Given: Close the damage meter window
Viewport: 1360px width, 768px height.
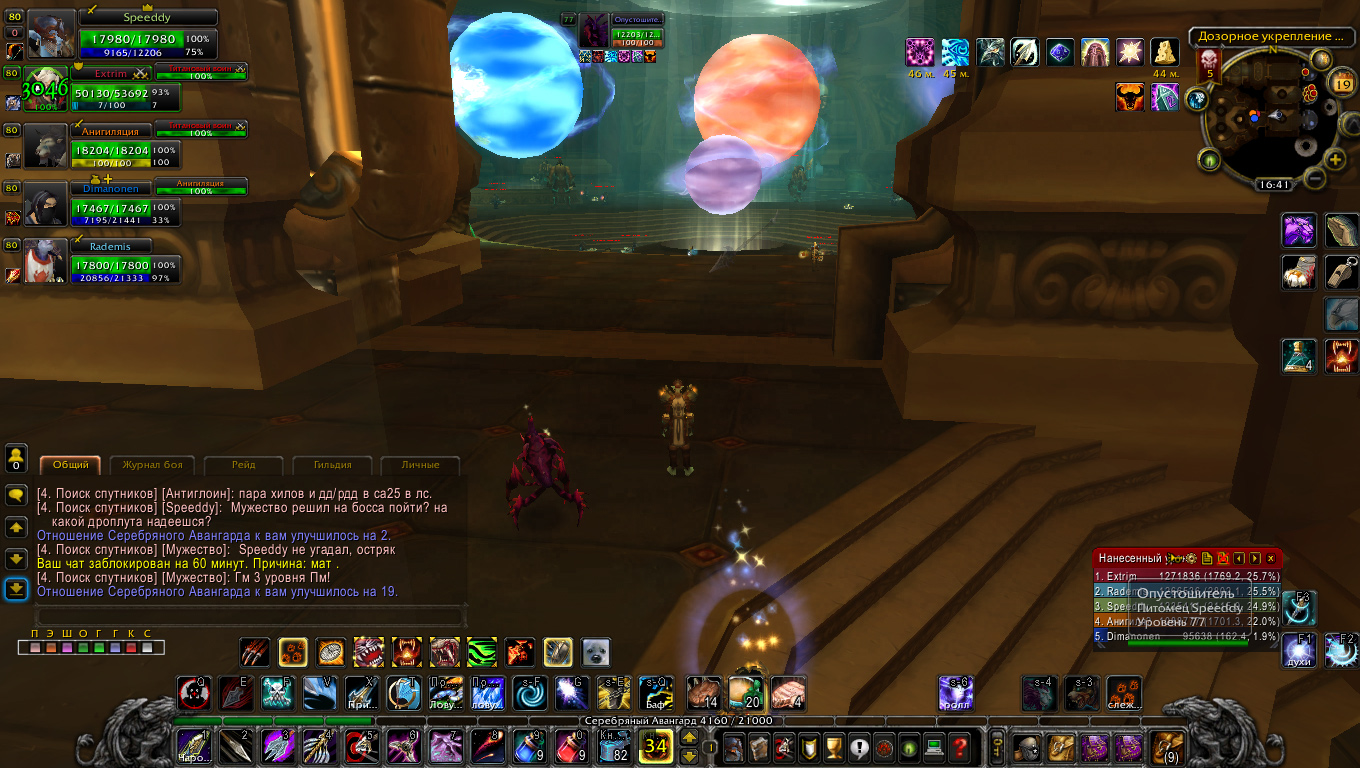Looking at the screenshot, I should tap(1271, 558).
